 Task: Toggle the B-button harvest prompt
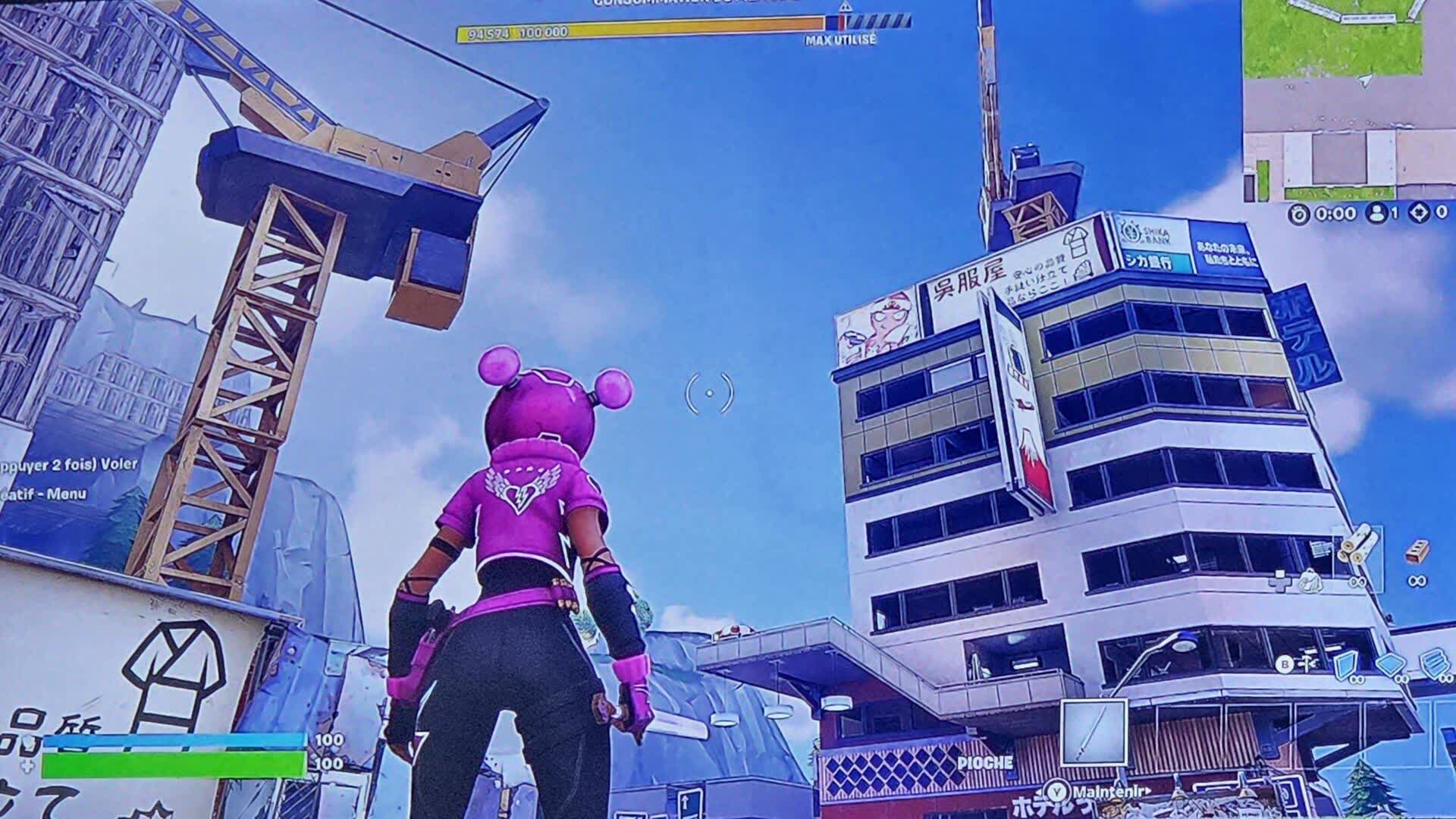[x=1285, y=664]
